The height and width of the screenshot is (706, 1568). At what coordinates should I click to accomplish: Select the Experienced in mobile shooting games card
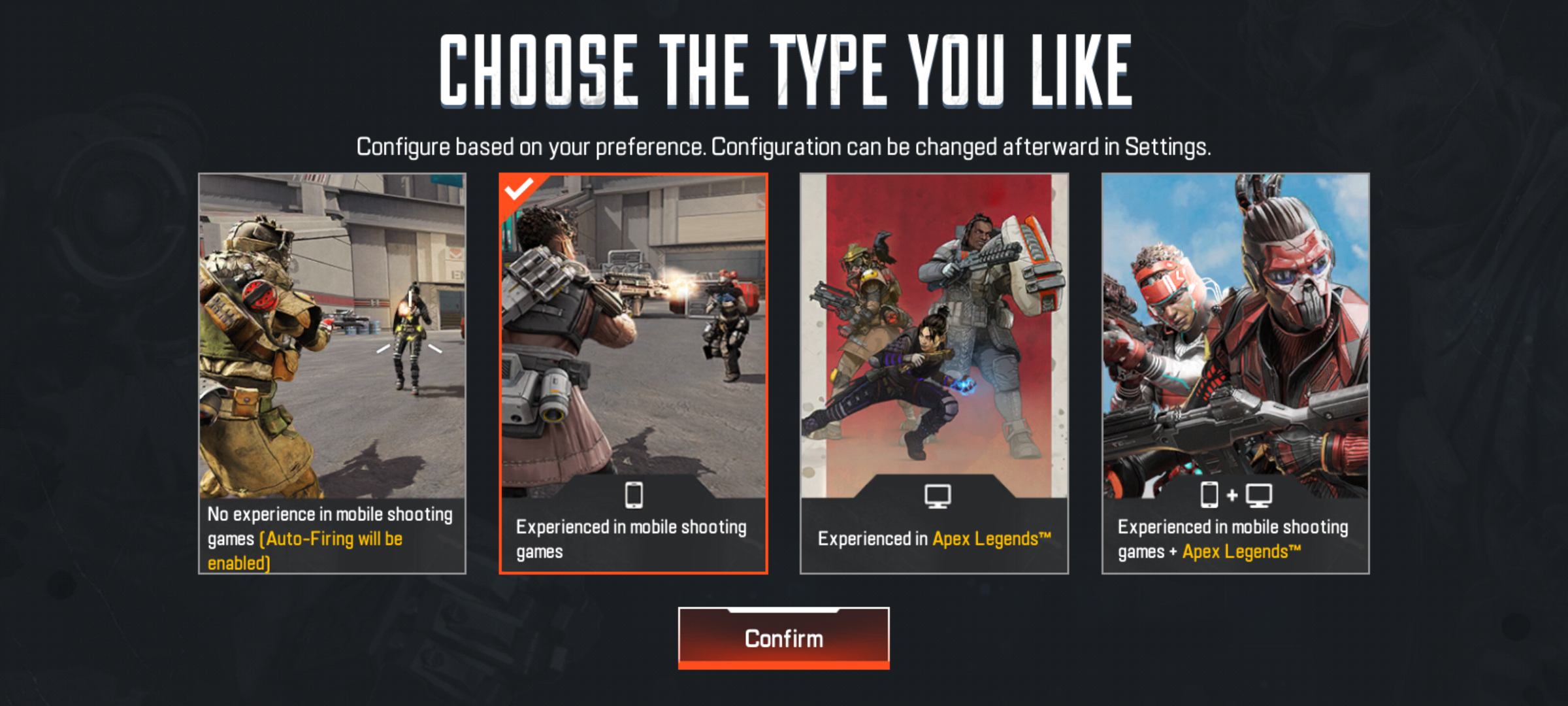tap(633, 373)
